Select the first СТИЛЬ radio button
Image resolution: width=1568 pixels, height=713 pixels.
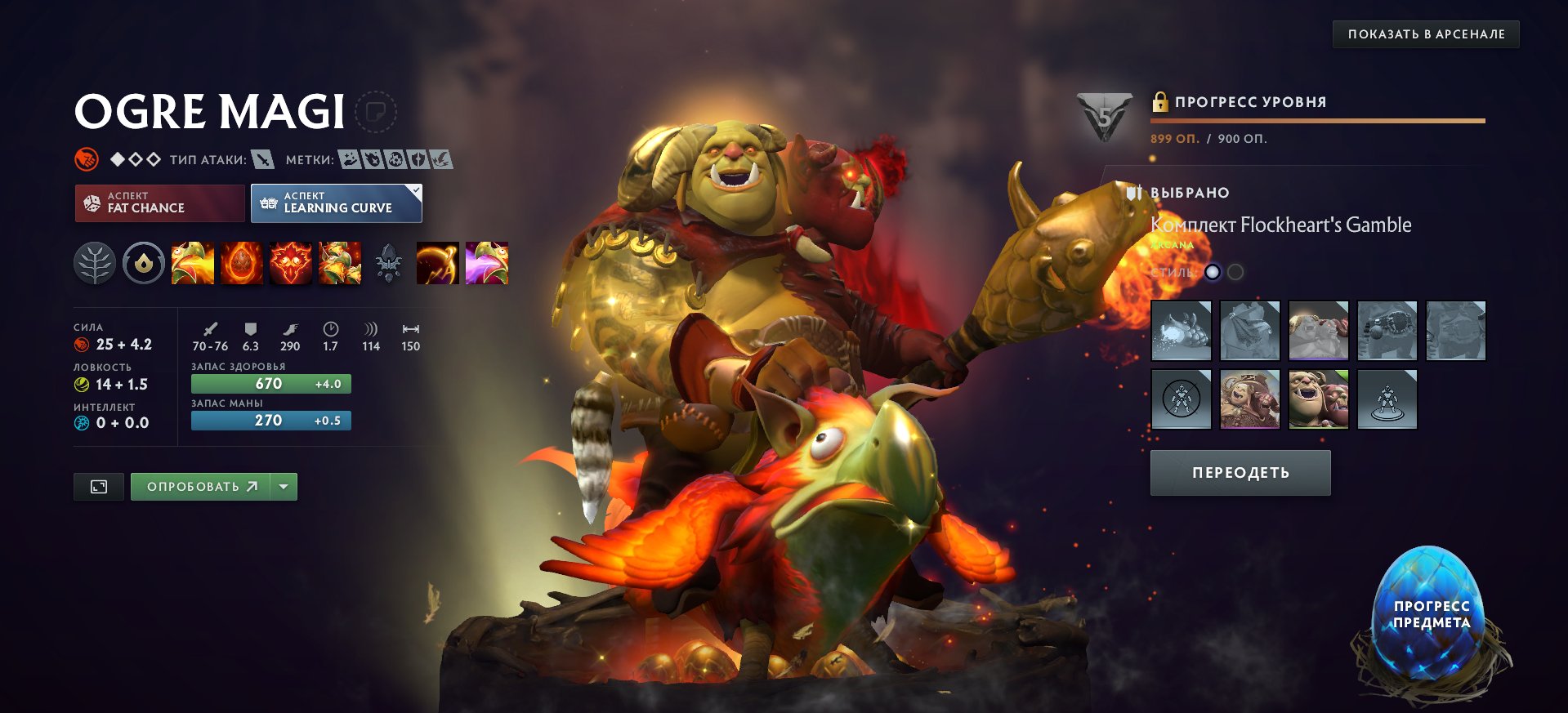pos(1214,273)
